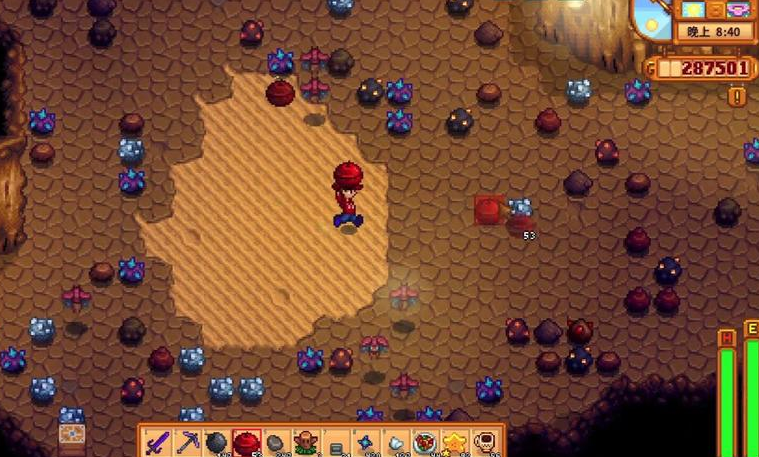759x457 pixels.
Task: Select the red salad dish slot
Action: click(x=427, y=442)
